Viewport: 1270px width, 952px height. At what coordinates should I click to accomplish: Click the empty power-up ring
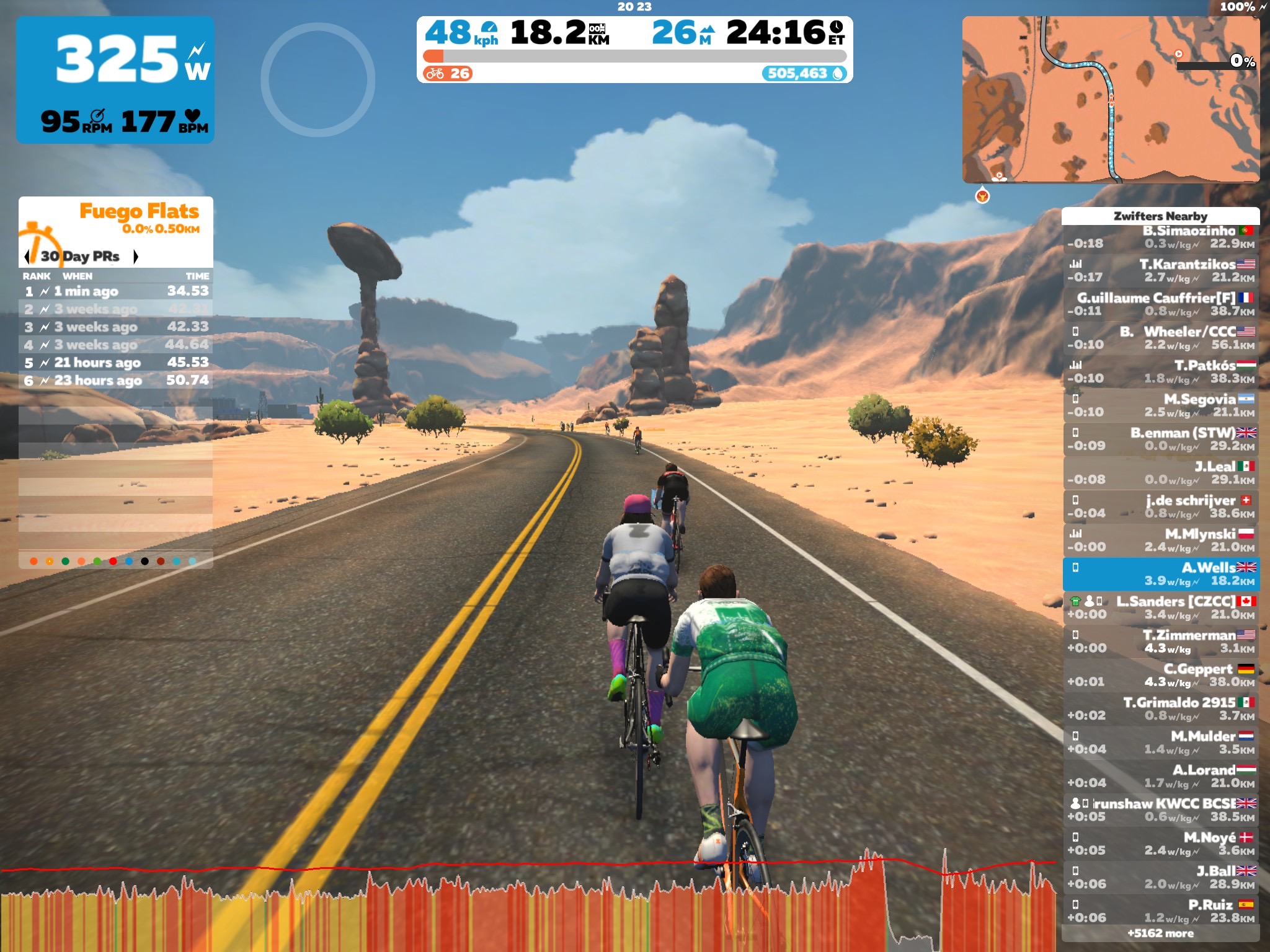pyautogui.click(x=317, y=80)
